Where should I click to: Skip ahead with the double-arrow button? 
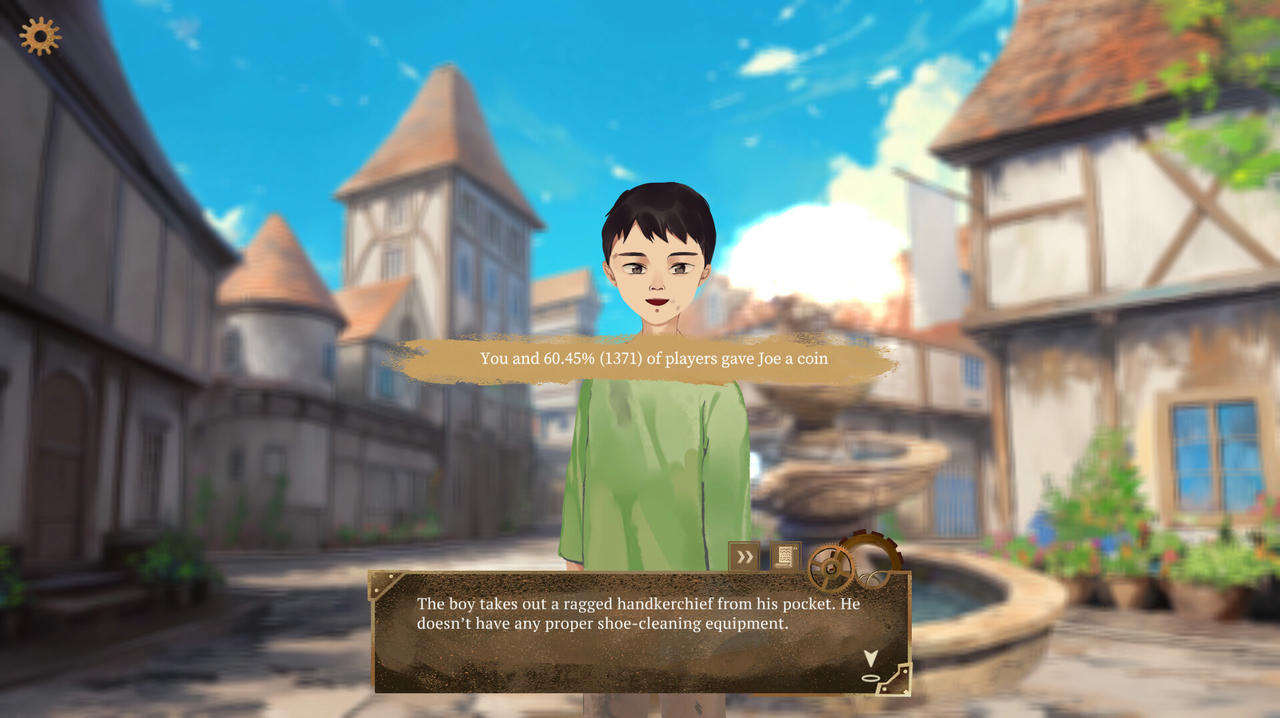[743, 556]
